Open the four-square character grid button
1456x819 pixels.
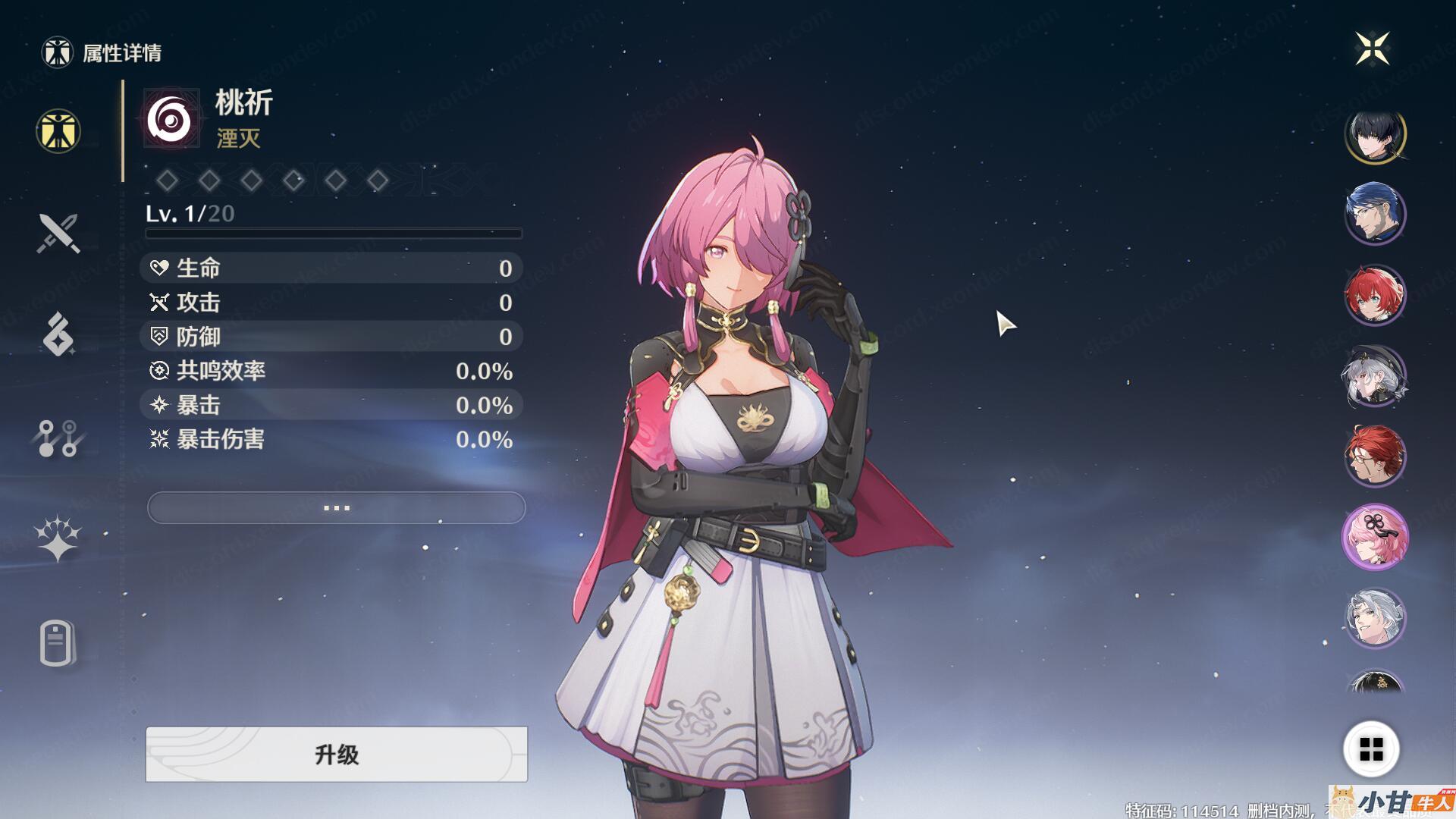(1371, 749)
